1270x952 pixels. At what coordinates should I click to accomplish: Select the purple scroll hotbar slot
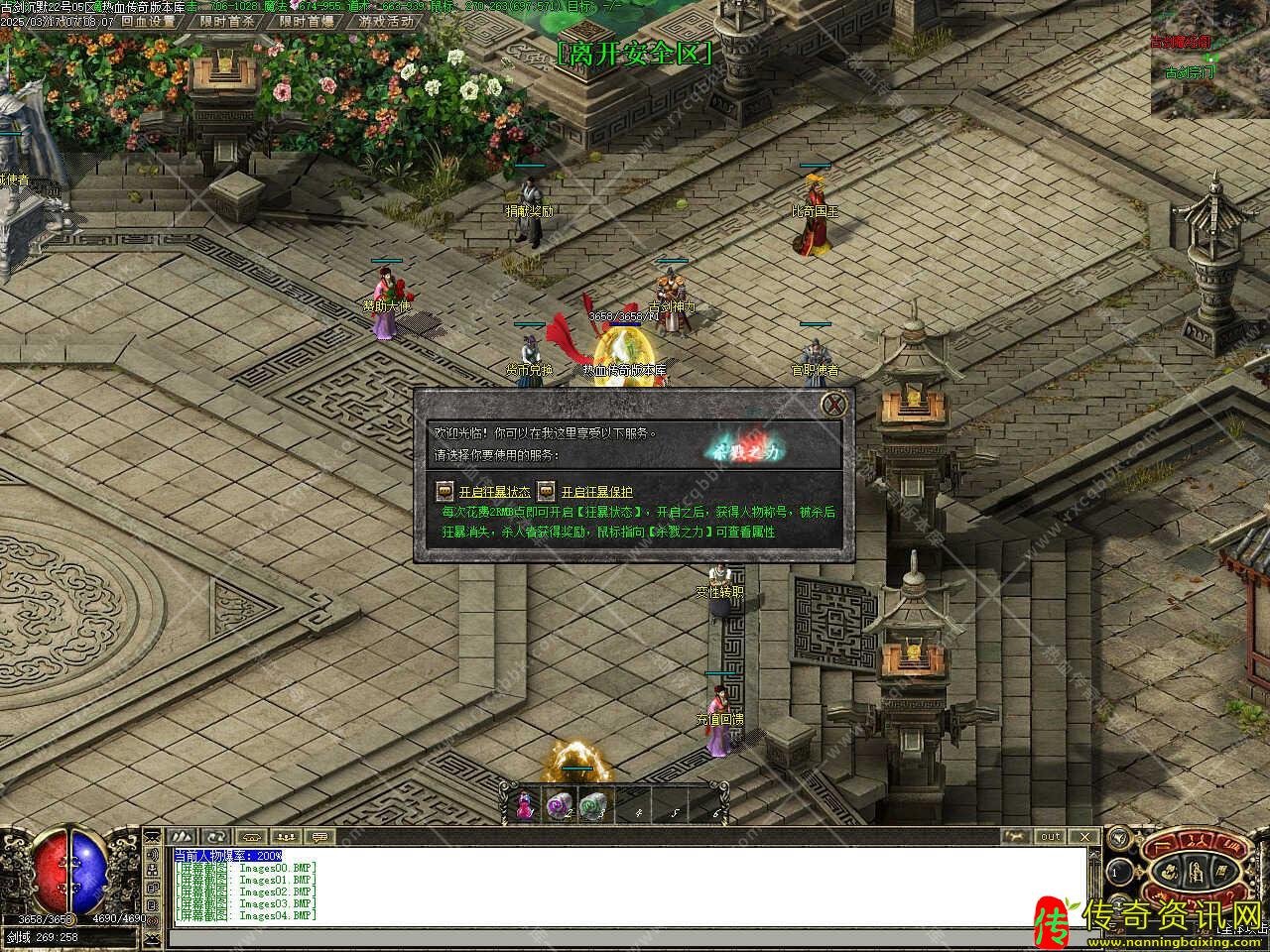(x=559, y=807)
